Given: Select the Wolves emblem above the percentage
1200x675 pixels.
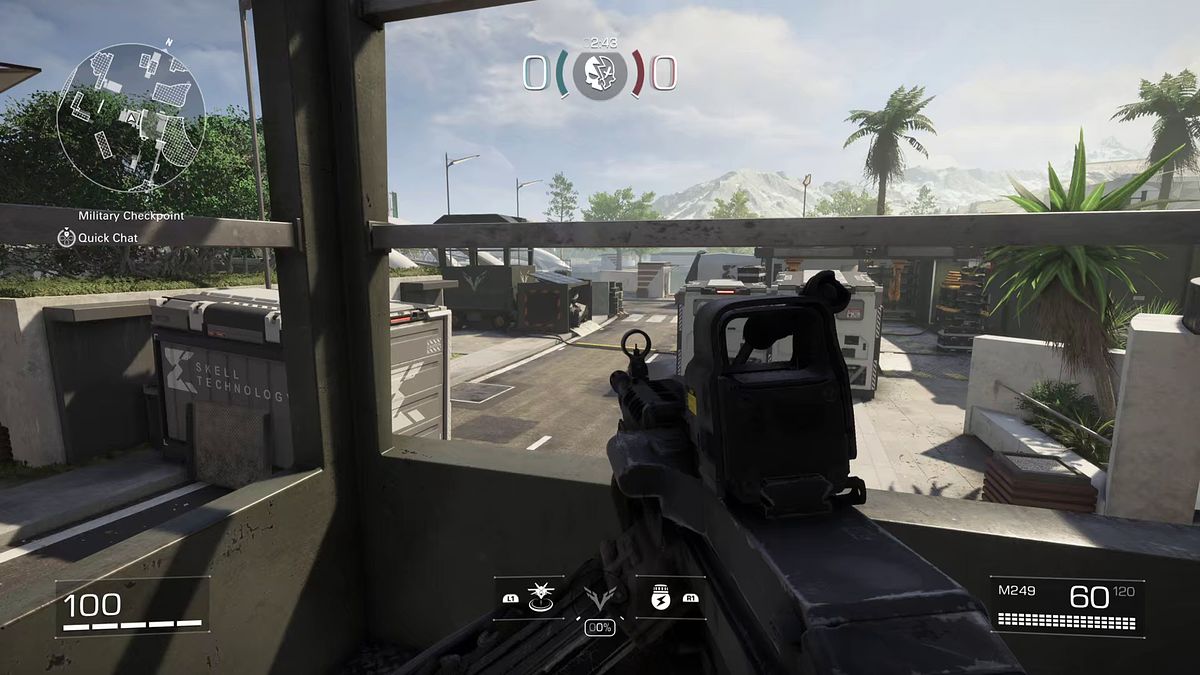Looking at the screenshot, I should pos(599,598).
